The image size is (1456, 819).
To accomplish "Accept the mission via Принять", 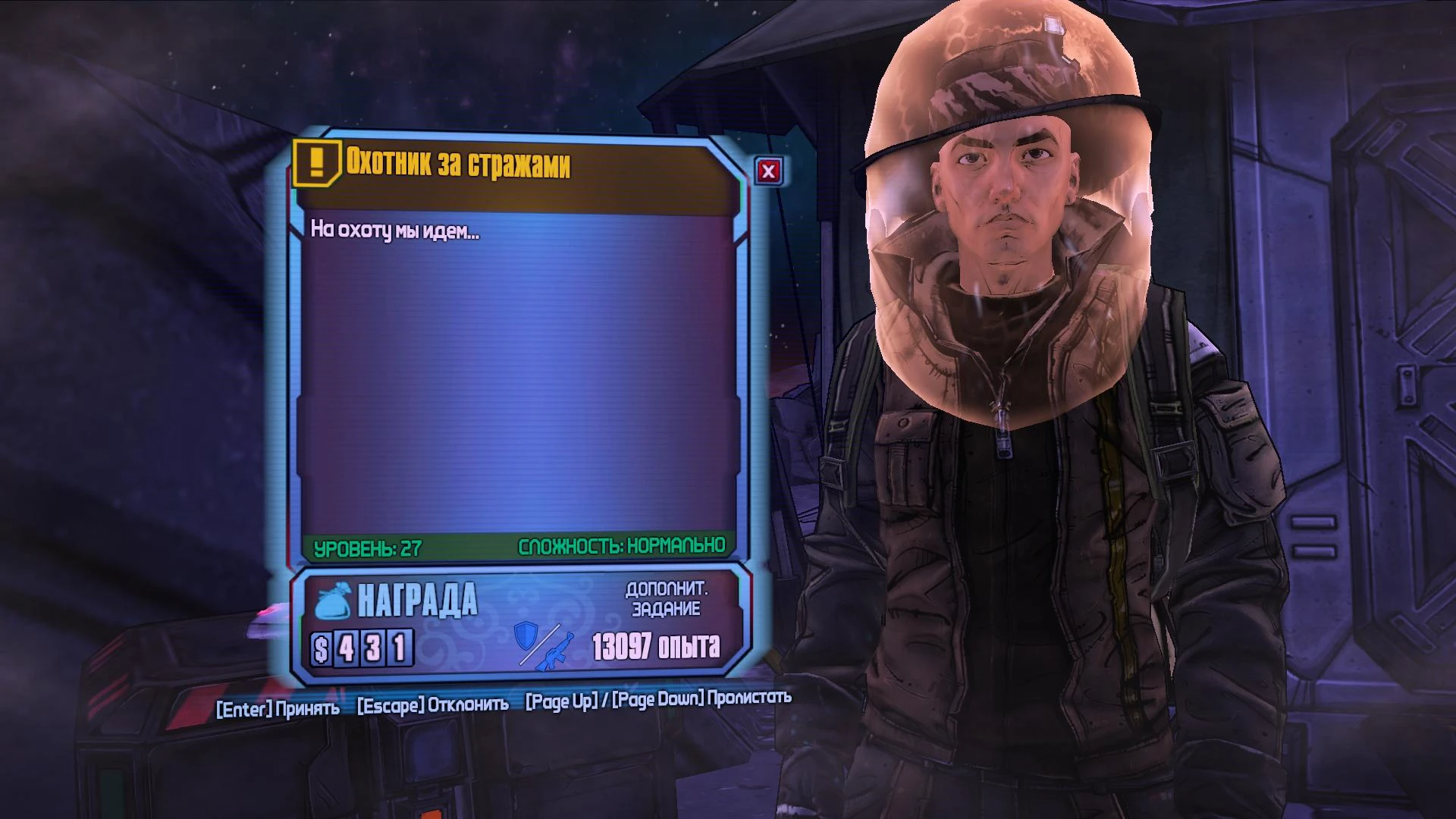I will pyautogui.click(x=278, y=709).
